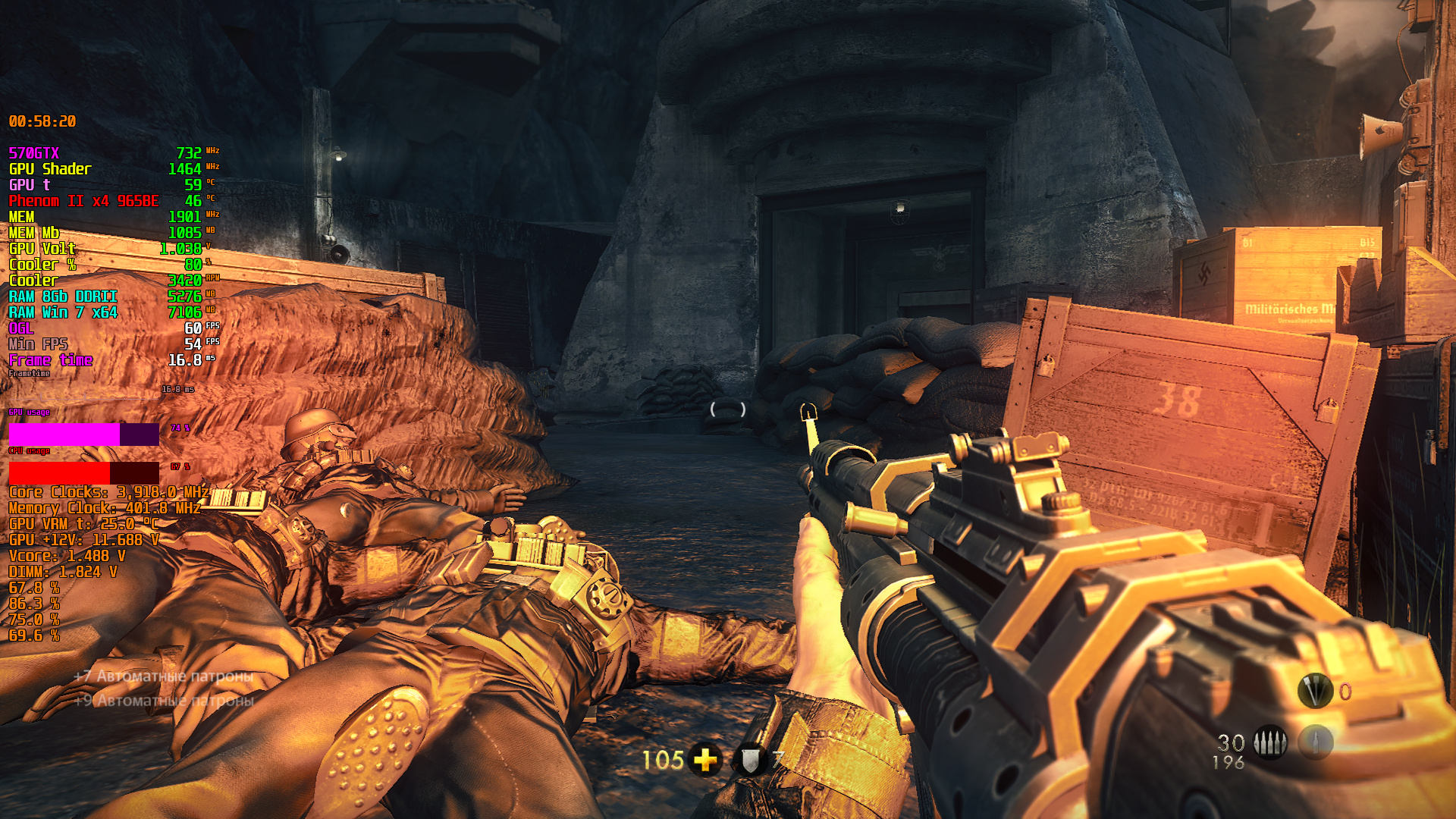Image resolution: width=1456 pixels, height=819 pixels.
Task: Select the armor shield icon
Action: pos(750,759)
